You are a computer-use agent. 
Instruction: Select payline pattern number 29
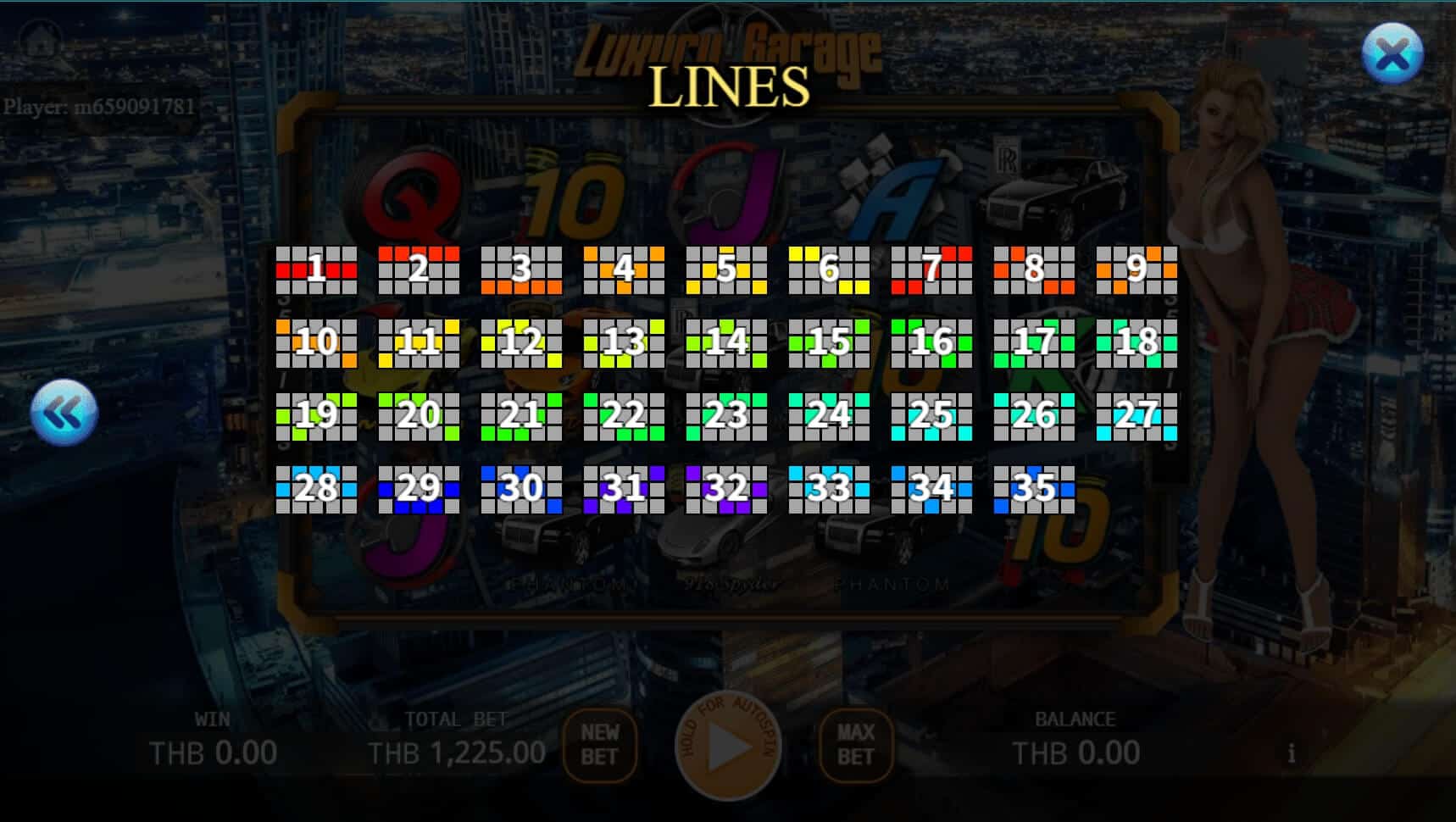click(x=420, y=486)
